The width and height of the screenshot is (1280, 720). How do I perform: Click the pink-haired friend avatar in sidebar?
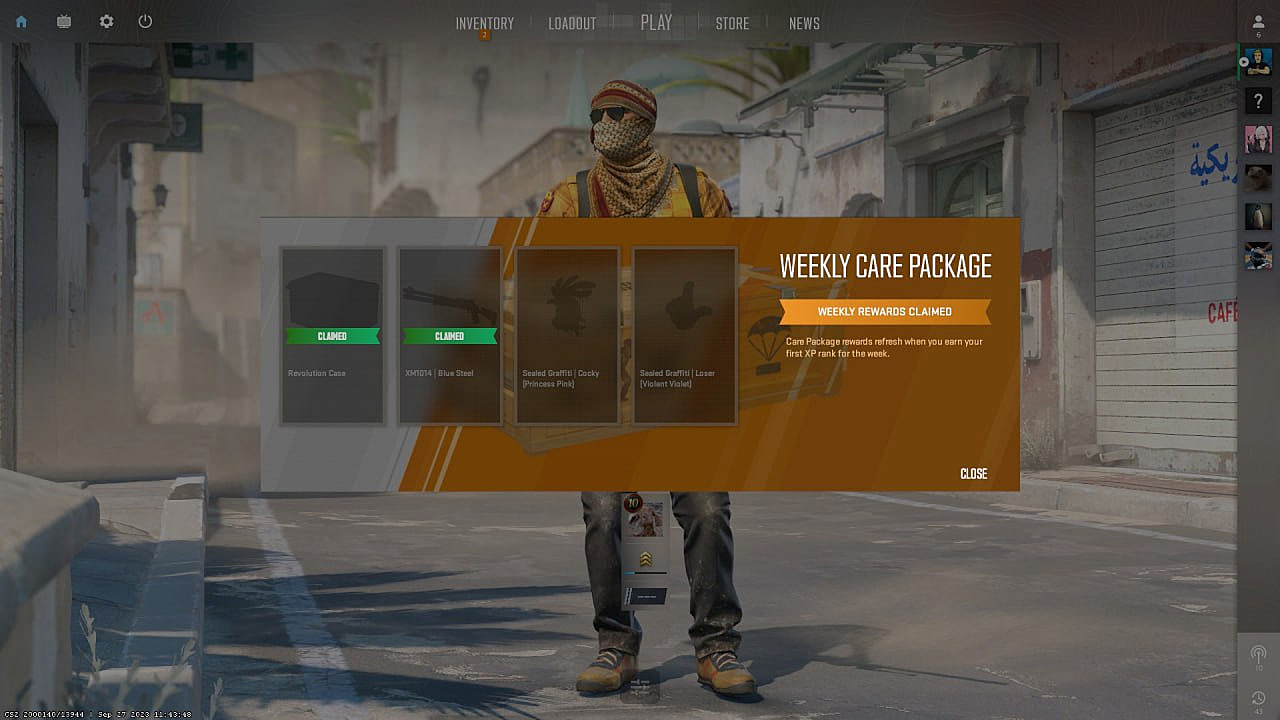(1257, 138)
